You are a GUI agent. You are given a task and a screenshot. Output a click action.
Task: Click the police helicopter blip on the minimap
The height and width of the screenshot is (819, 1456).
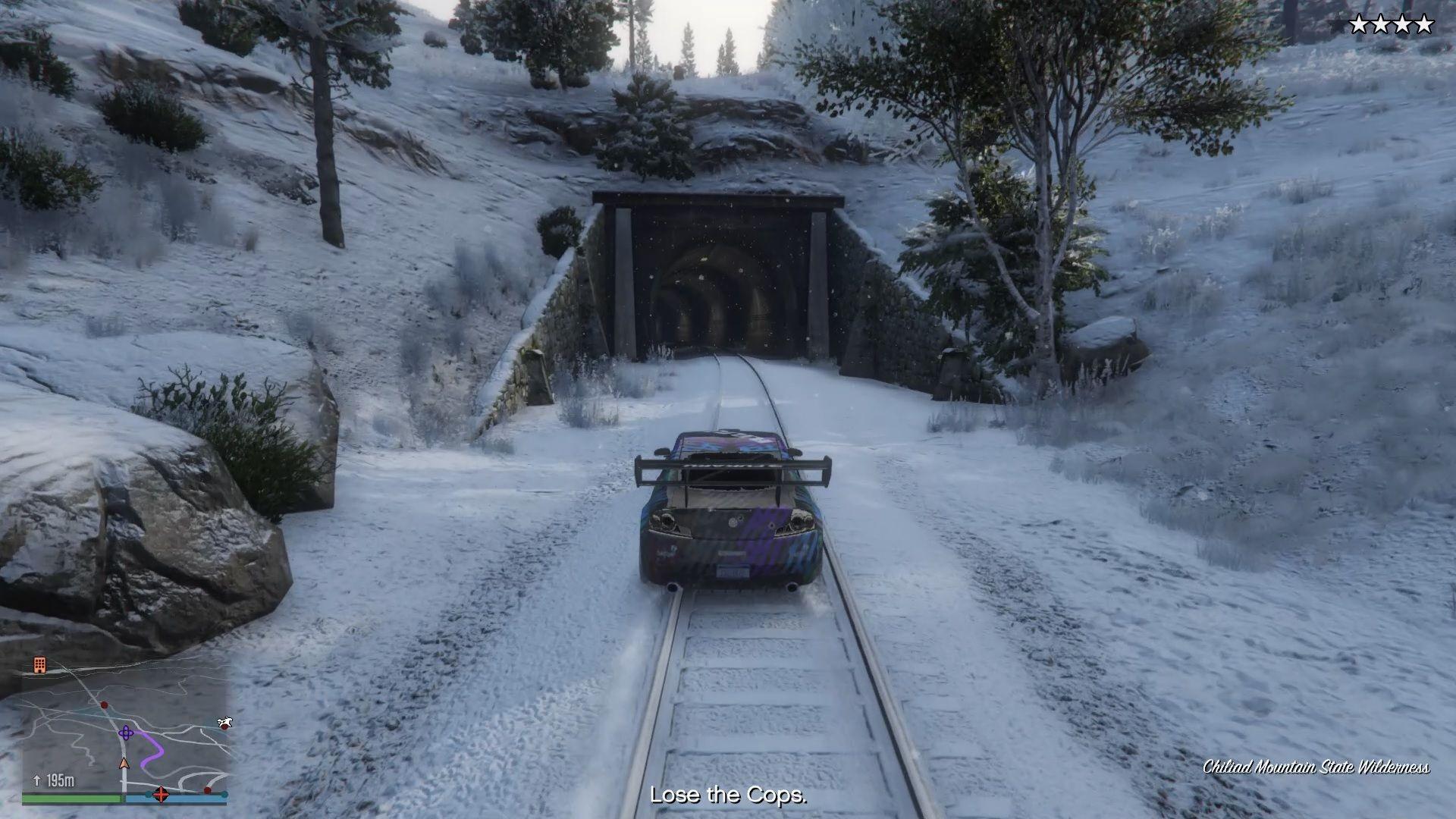point(225,723)
